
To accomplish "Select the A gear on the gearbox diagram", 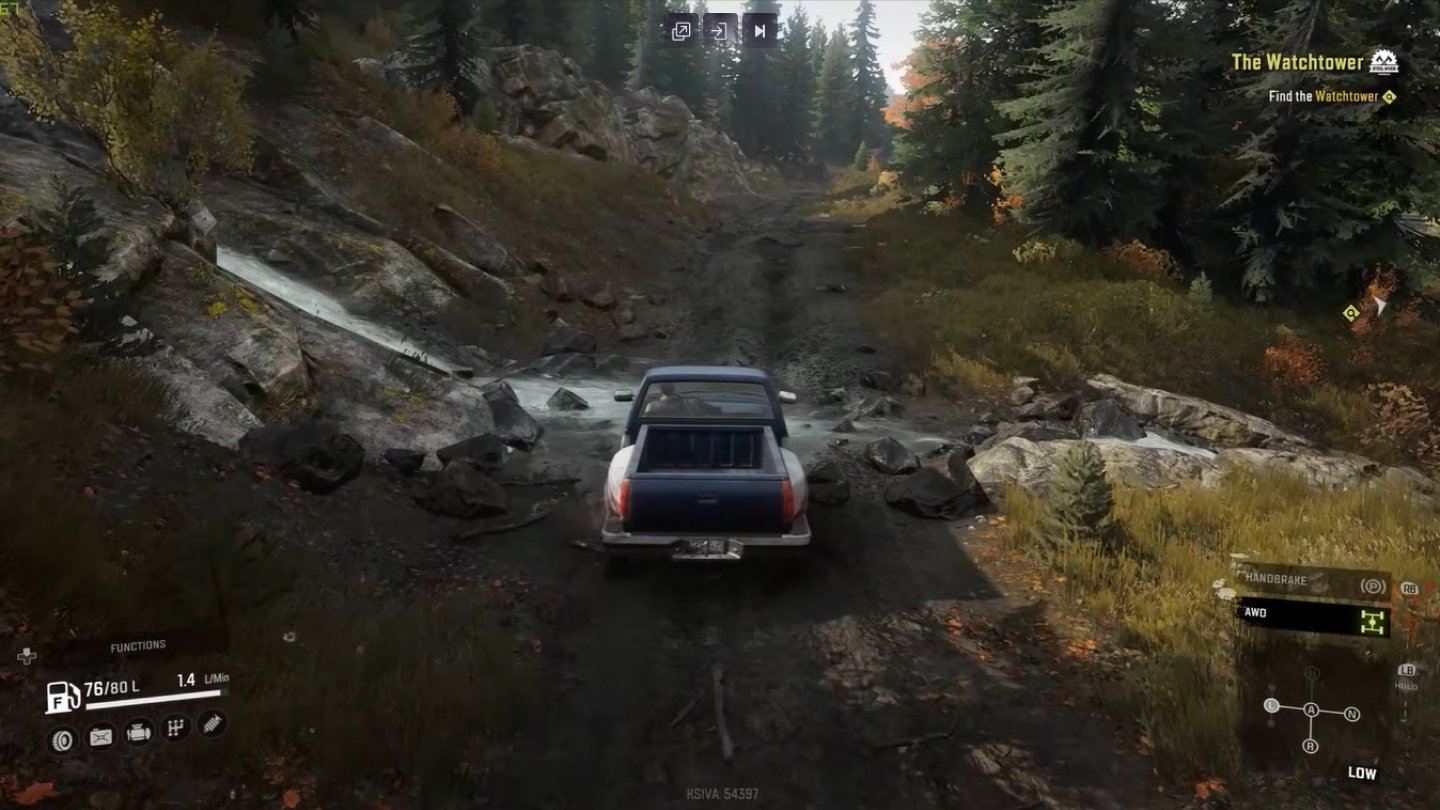I will click(x=1311, y=710).
